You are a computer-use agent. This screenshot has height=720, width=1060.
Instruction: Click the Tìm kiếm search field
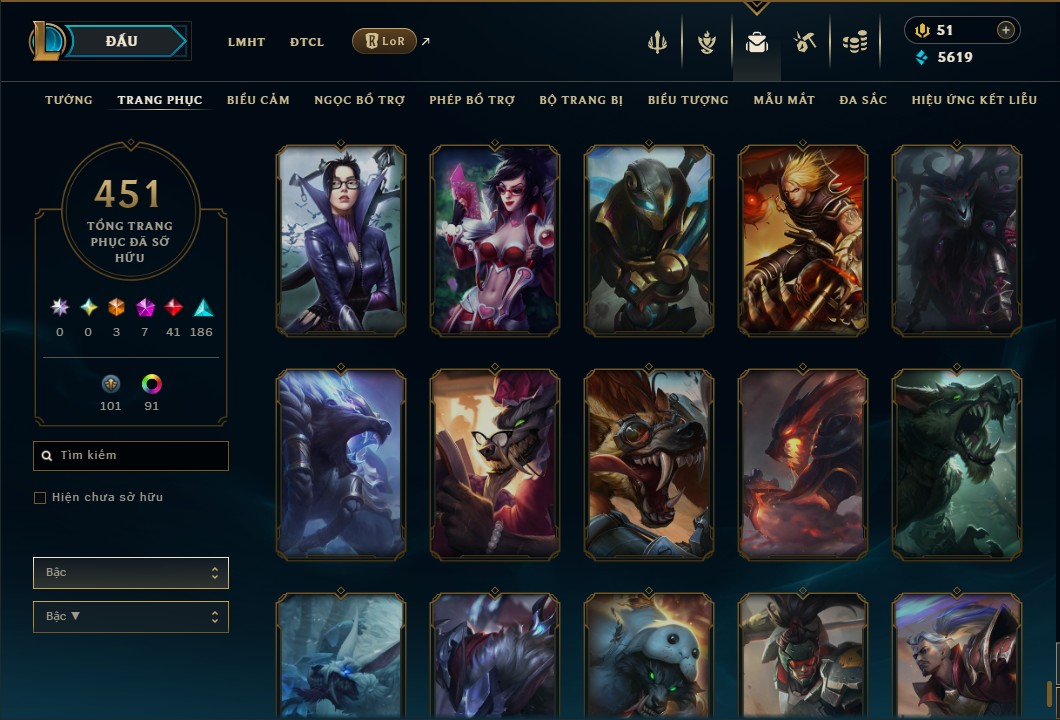tap(131, 456)
